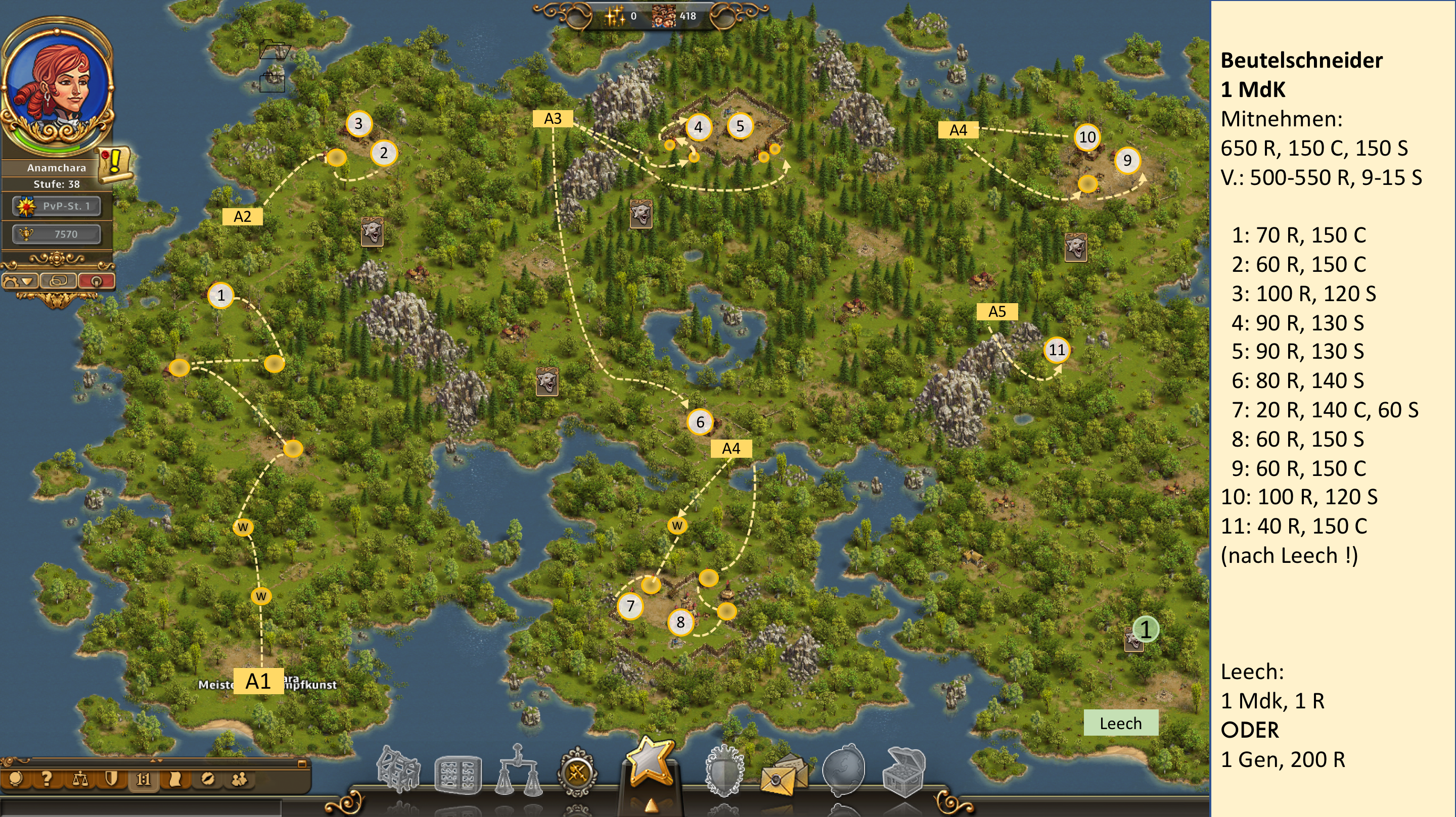1456x817 pixels.
Task: Open the trophy achievements button showing 7570
Action: click(57, 234)
